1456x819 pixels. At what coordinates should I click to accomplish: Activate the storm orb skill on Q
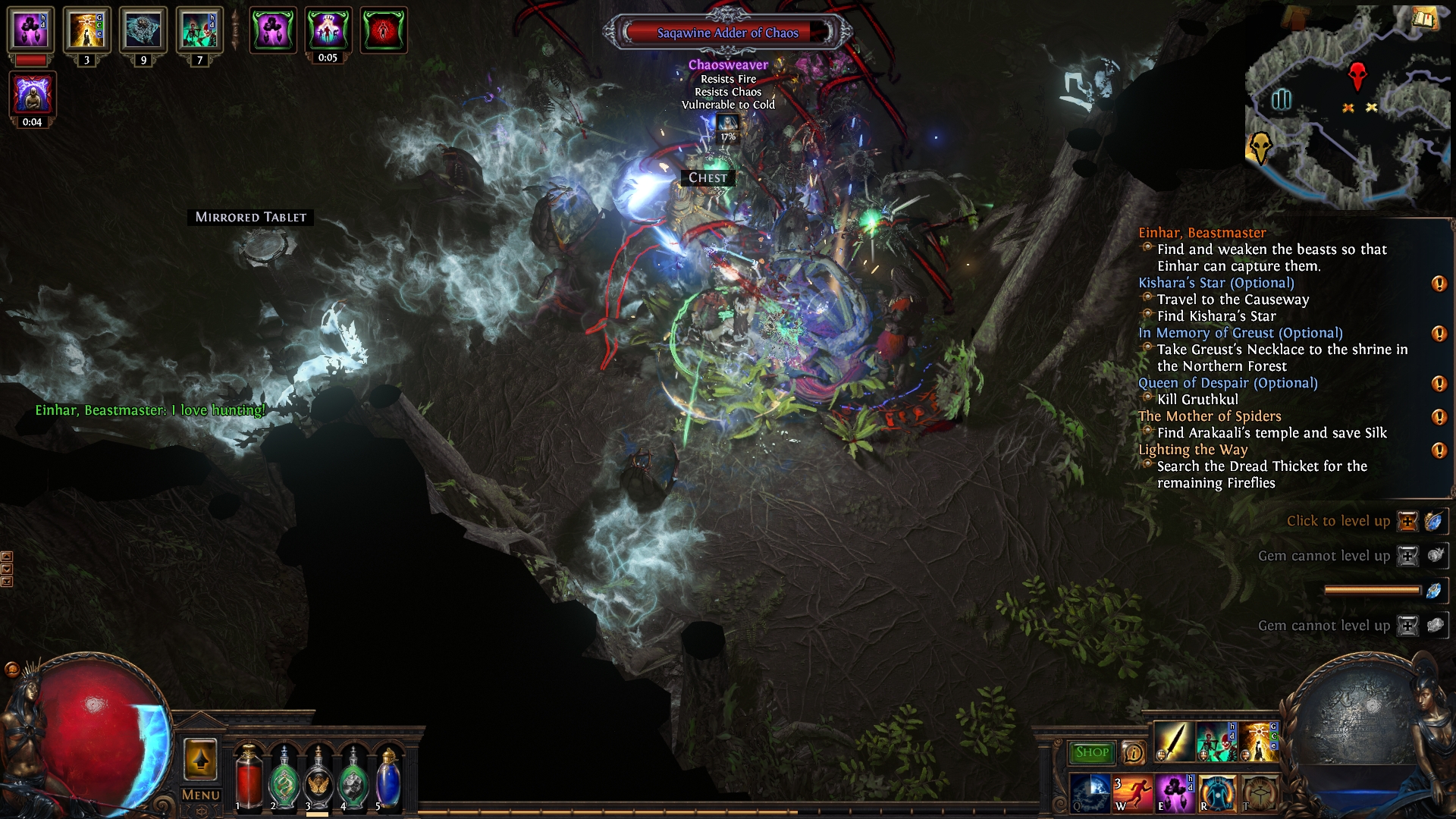click(1090, 792)
